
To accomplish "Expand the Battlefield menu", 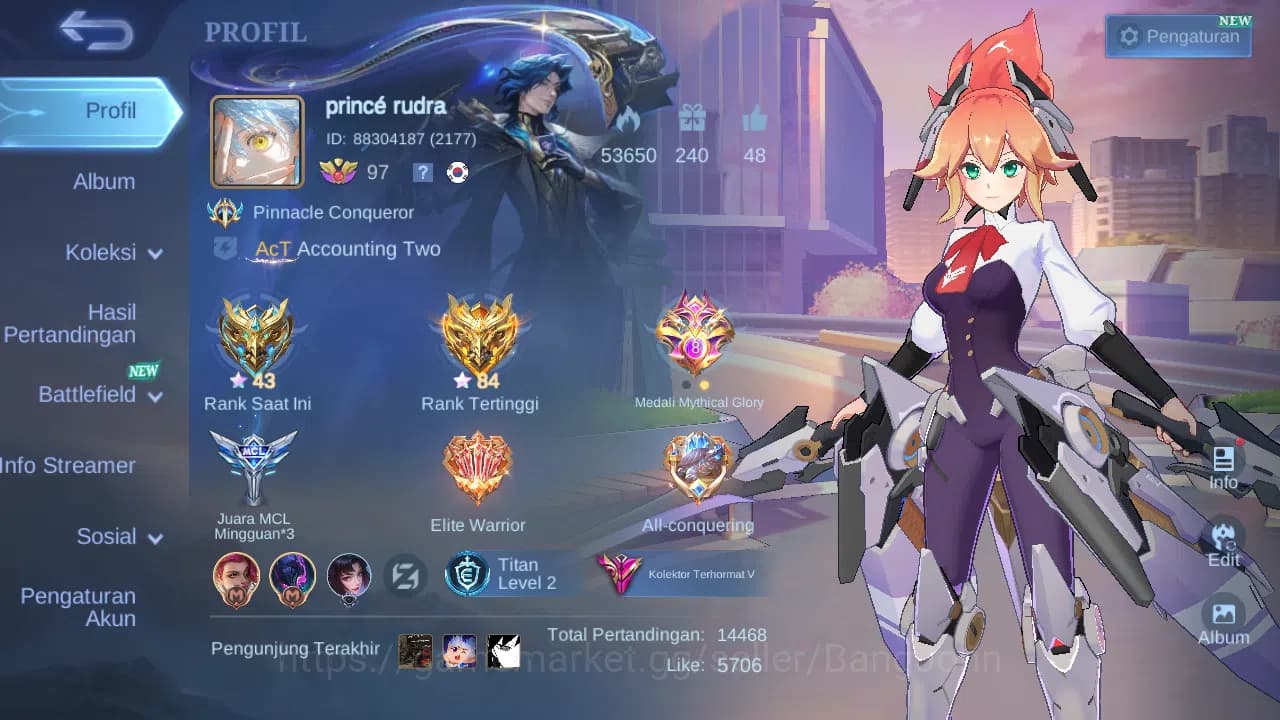I will 97,395.
